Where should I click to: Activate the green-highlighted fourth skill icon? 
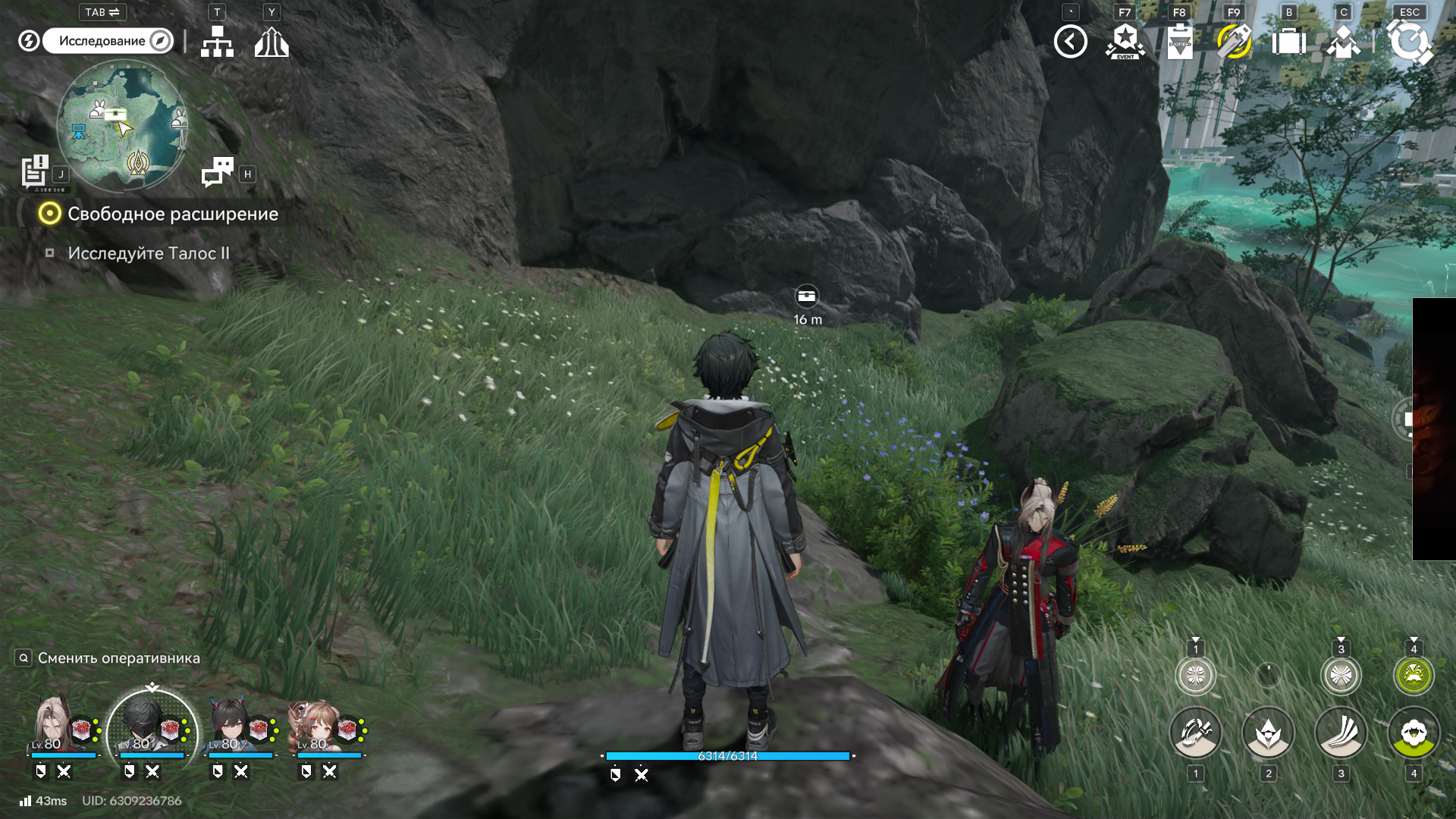pyautogui.click(x=1413, y=733)
